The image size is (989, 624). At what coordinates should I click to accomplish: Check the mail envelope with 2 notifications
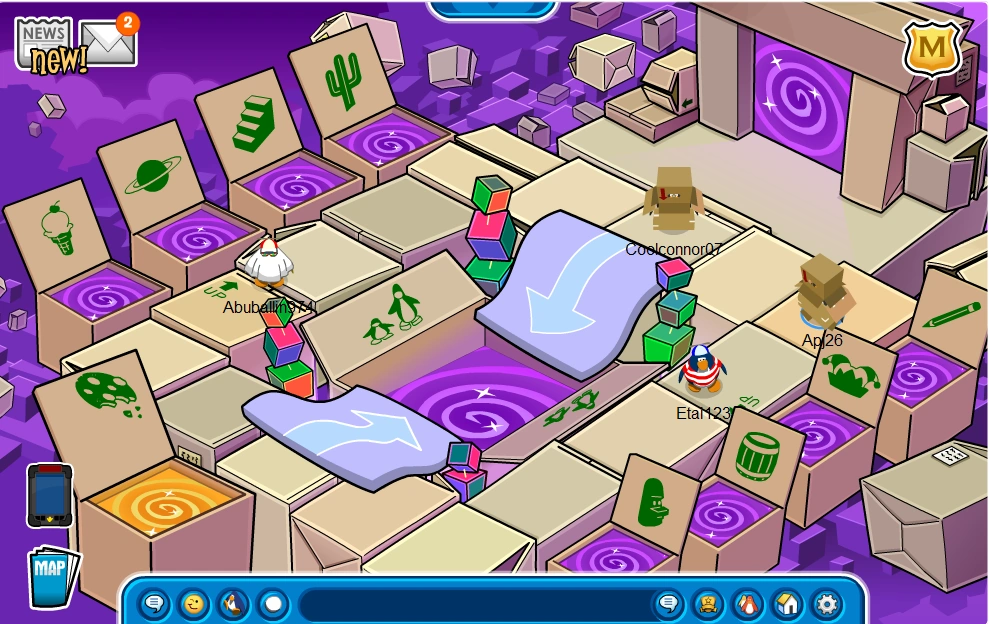[108, 42]
